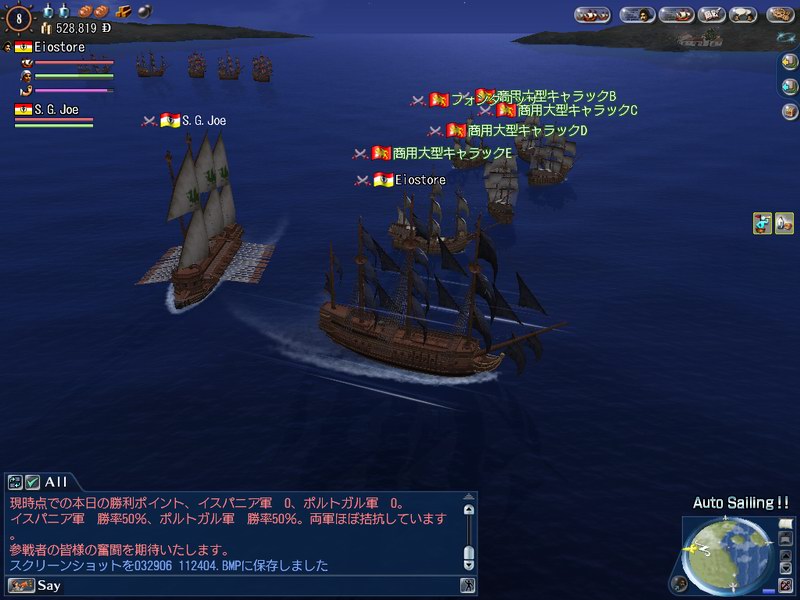Click the helm wheel day counter
The width and height of the screenshot is (800, 600).
pos(18,16)
